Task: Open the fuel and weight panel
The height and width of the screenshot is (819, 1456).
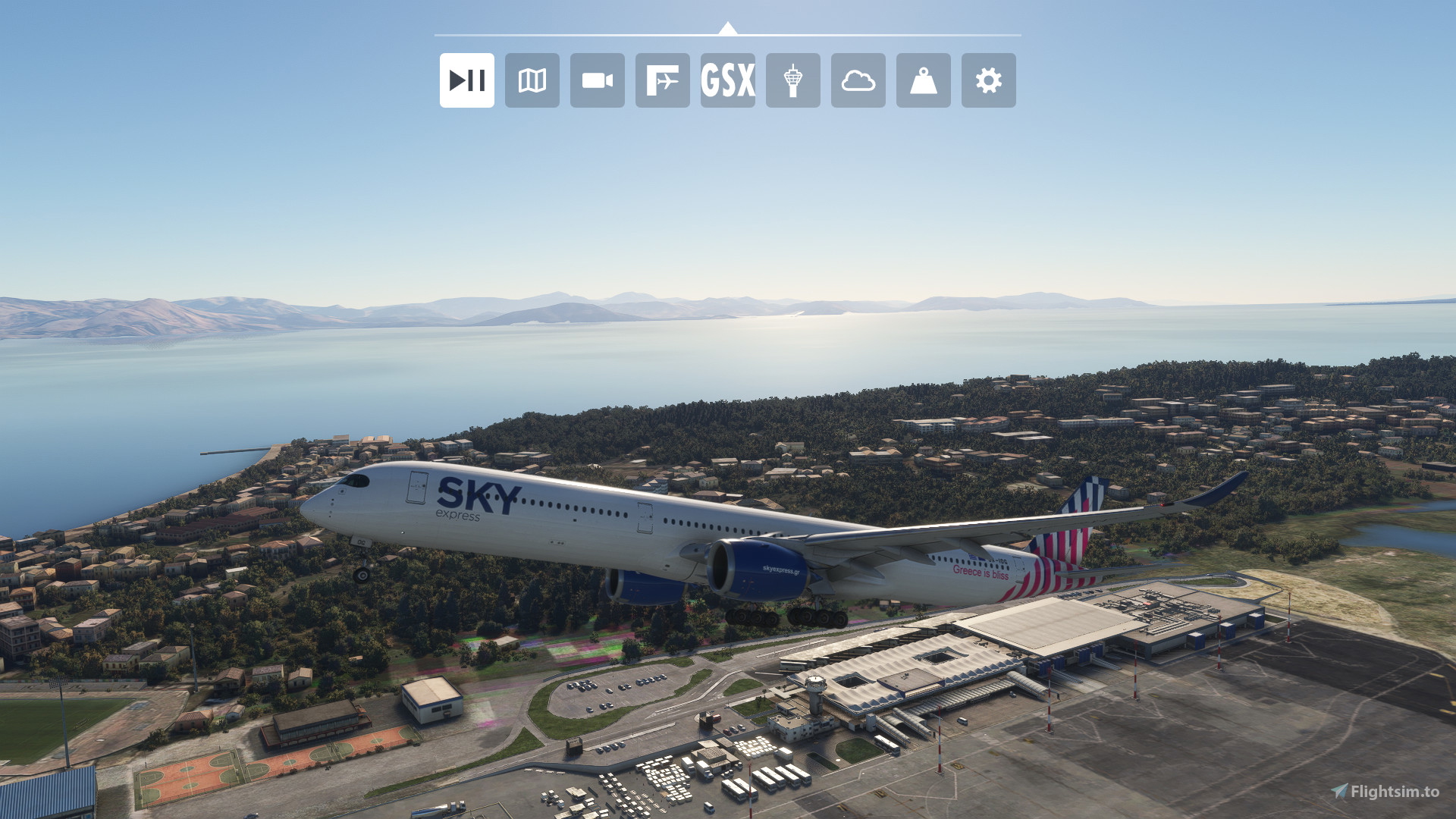Action: tap(923, 80)
